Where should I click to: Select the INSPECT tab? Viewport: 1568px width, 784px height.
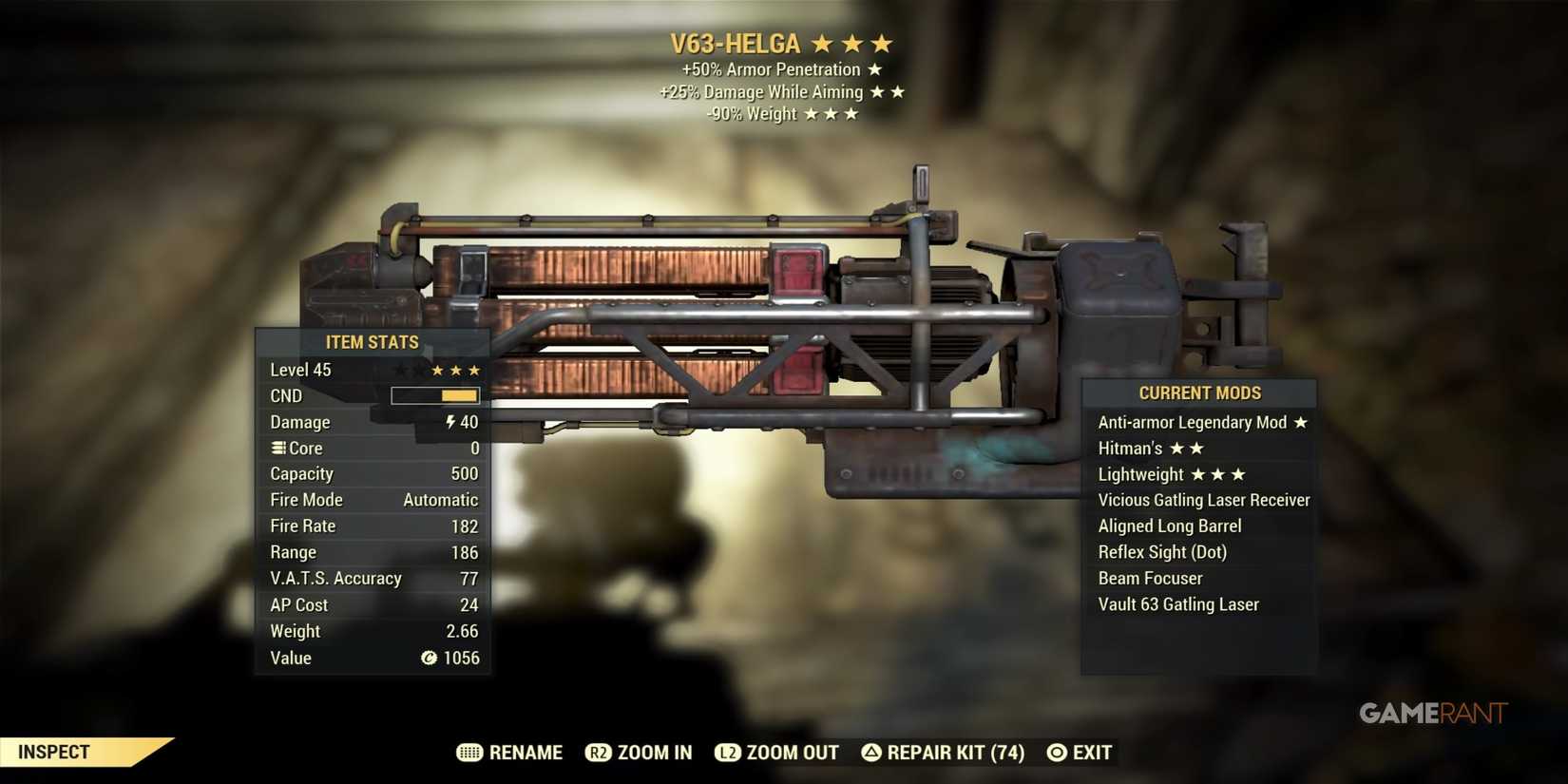(x=52, y=752)
